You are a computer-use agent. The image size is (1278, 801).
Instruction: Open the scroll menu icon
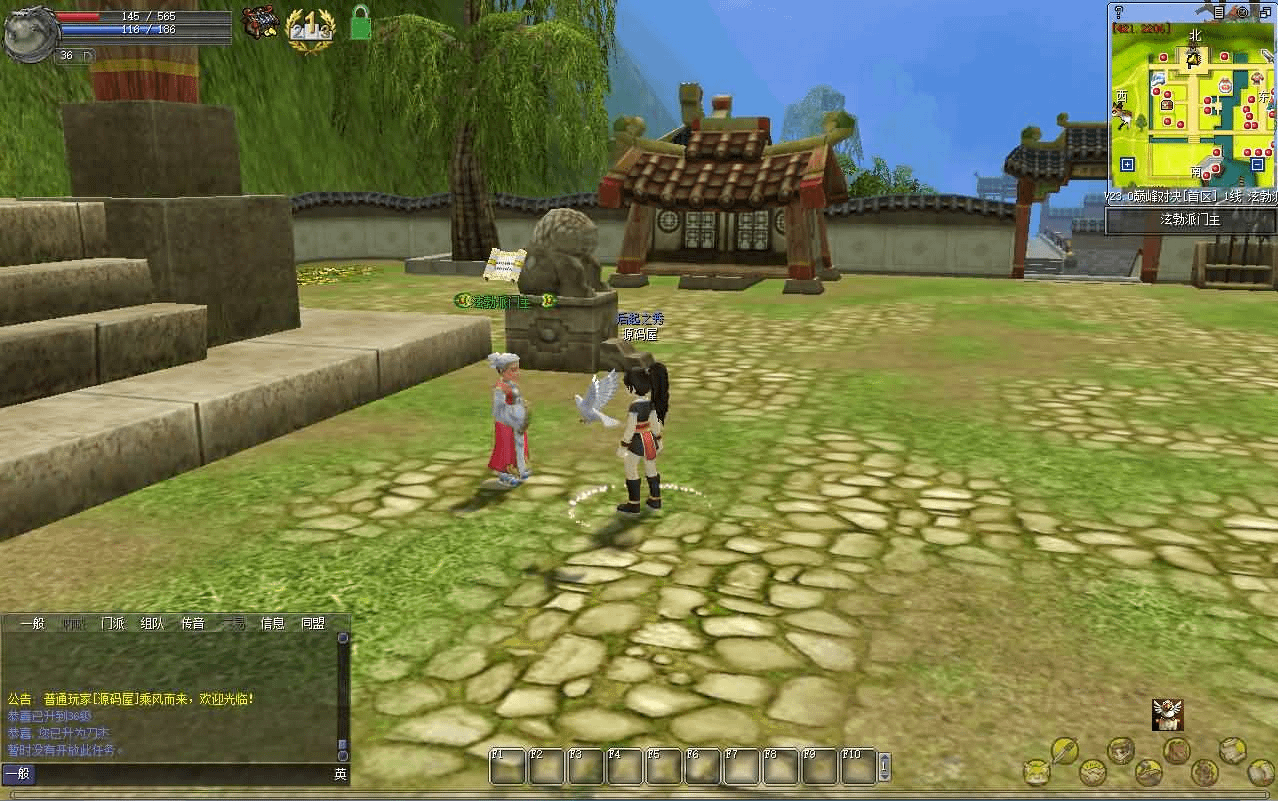[1232, 750]
